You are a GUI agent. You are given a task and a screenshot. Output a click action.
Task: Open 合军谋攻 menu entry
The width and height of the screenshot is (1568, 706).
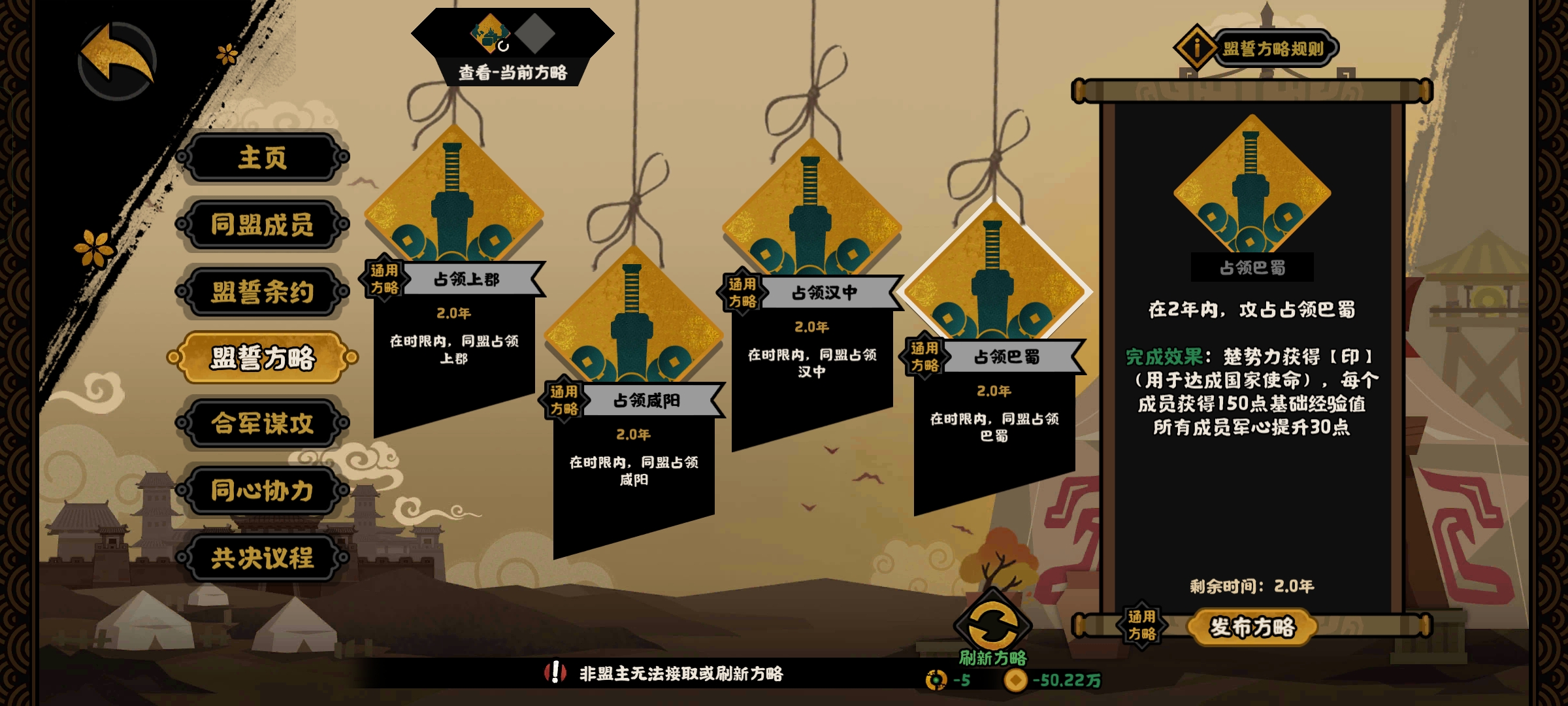point(262,424)
